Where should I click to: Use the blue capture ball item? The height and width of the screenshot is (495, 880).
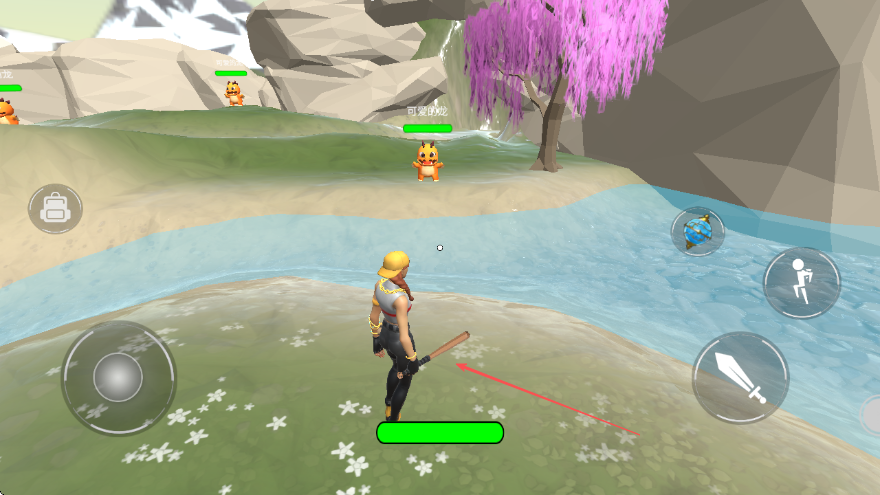pos(697,232)
